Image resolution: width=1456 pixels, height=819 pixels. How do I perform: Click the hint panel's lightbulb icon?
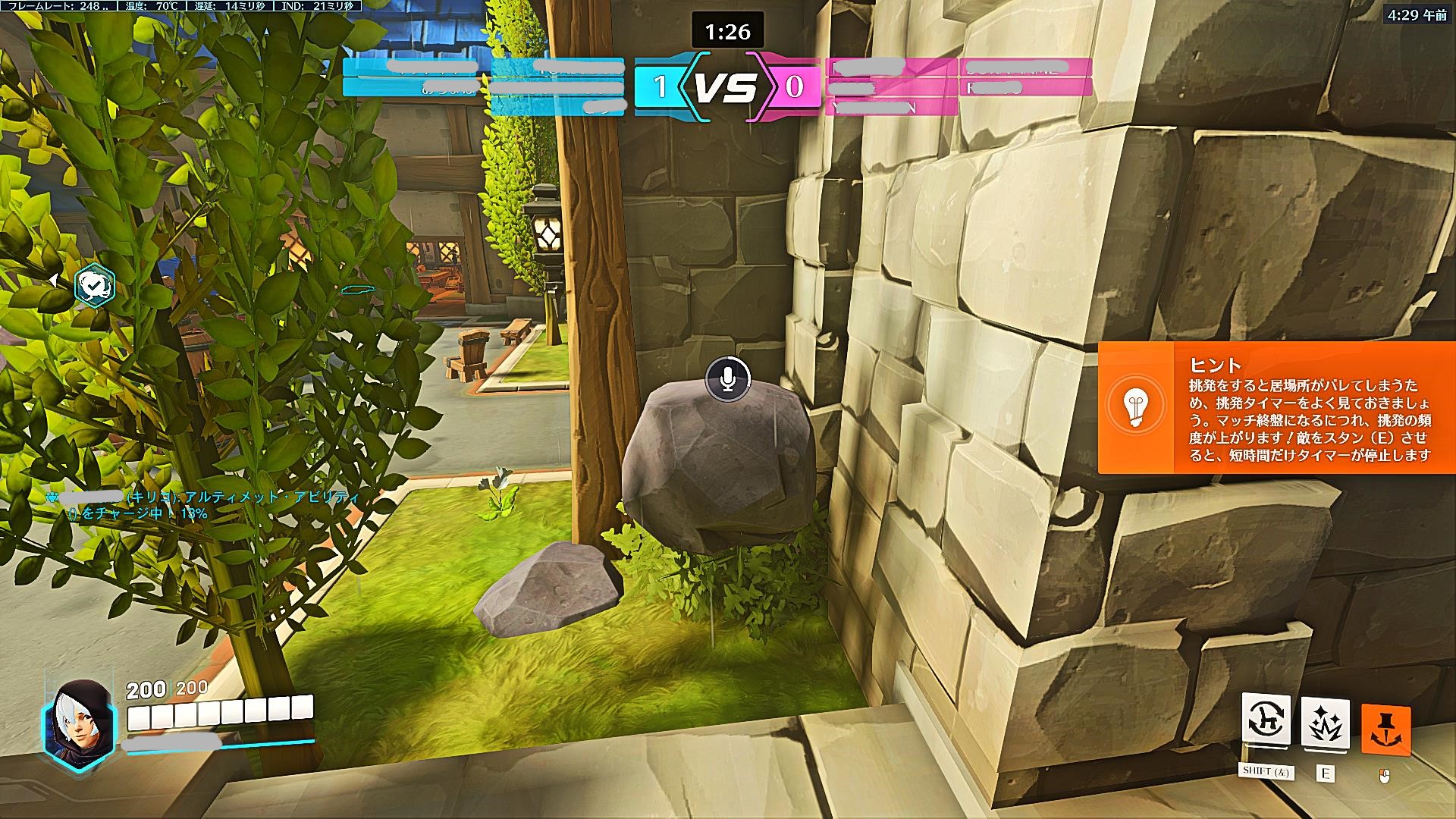point(1135,406)
